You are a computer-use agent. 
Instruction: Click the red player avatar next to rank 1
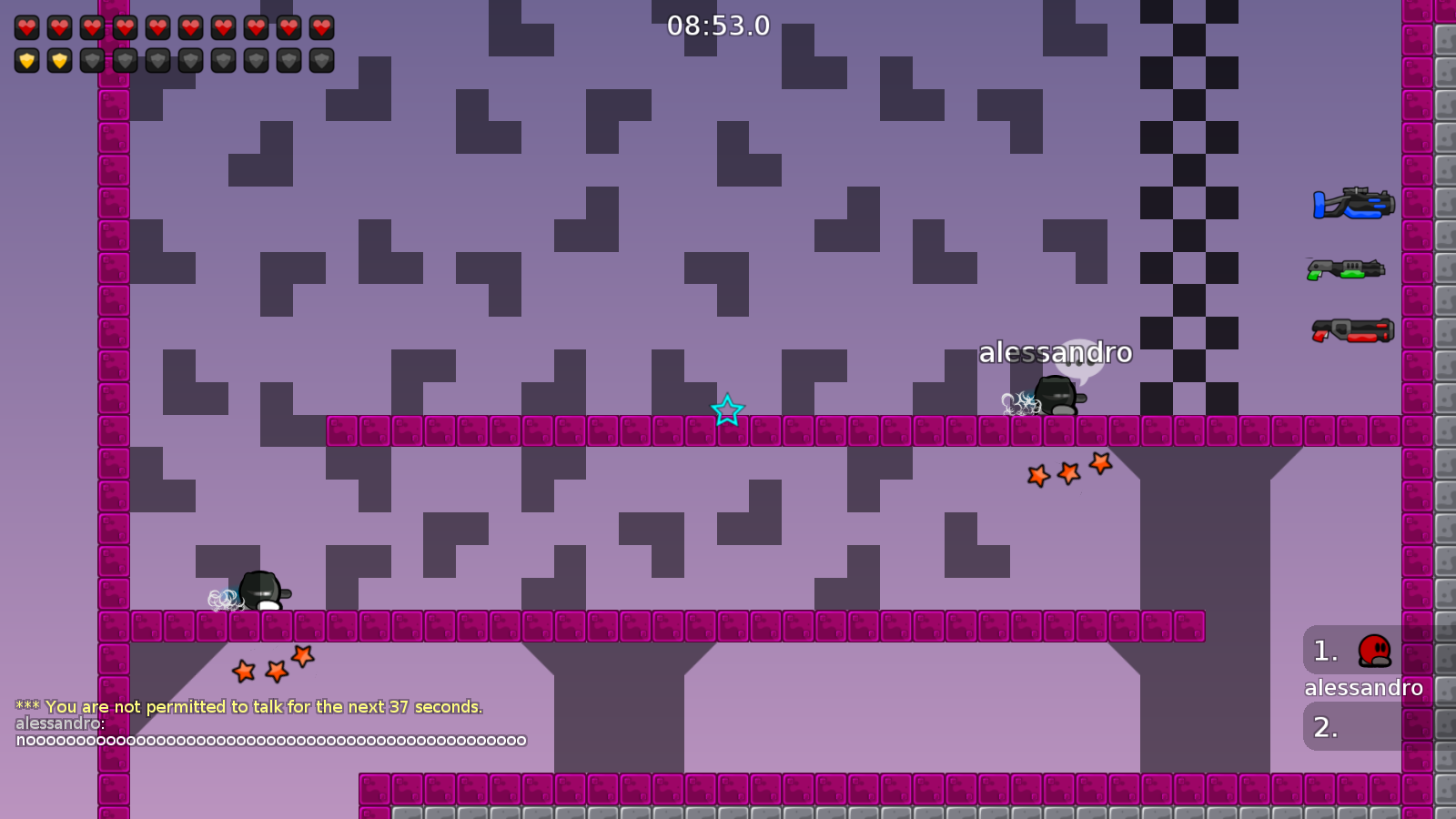tap(1376, 652)
